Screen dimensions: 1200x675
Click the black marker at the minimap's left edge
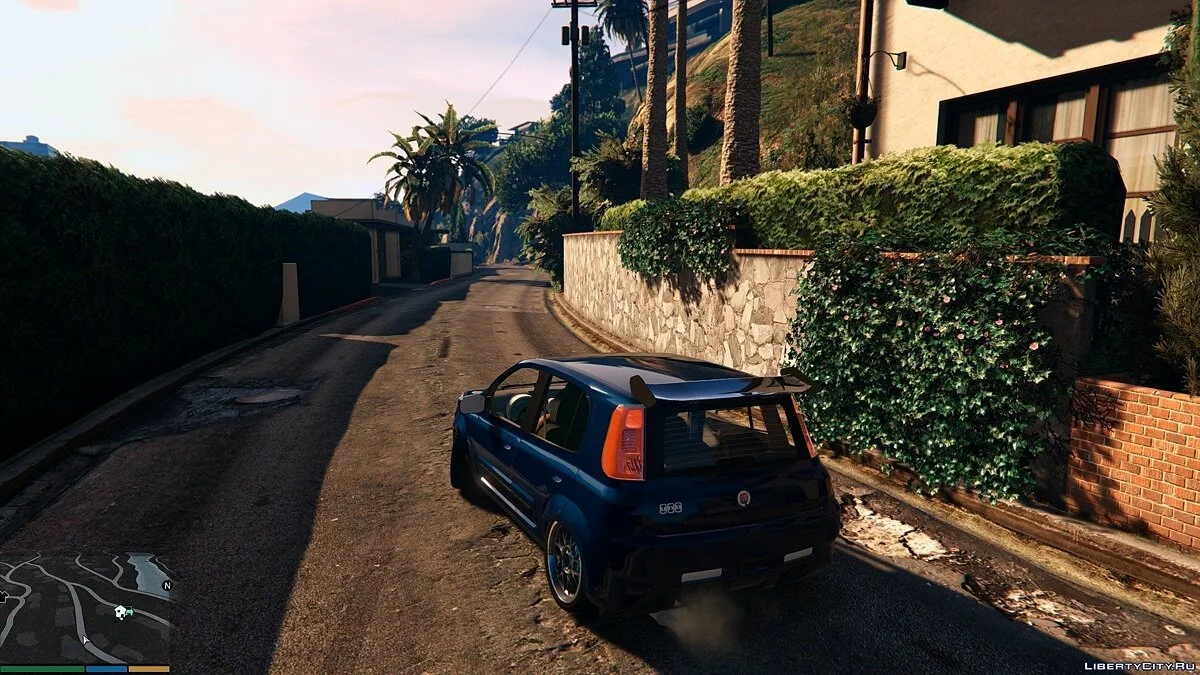(x=4, y=597)
